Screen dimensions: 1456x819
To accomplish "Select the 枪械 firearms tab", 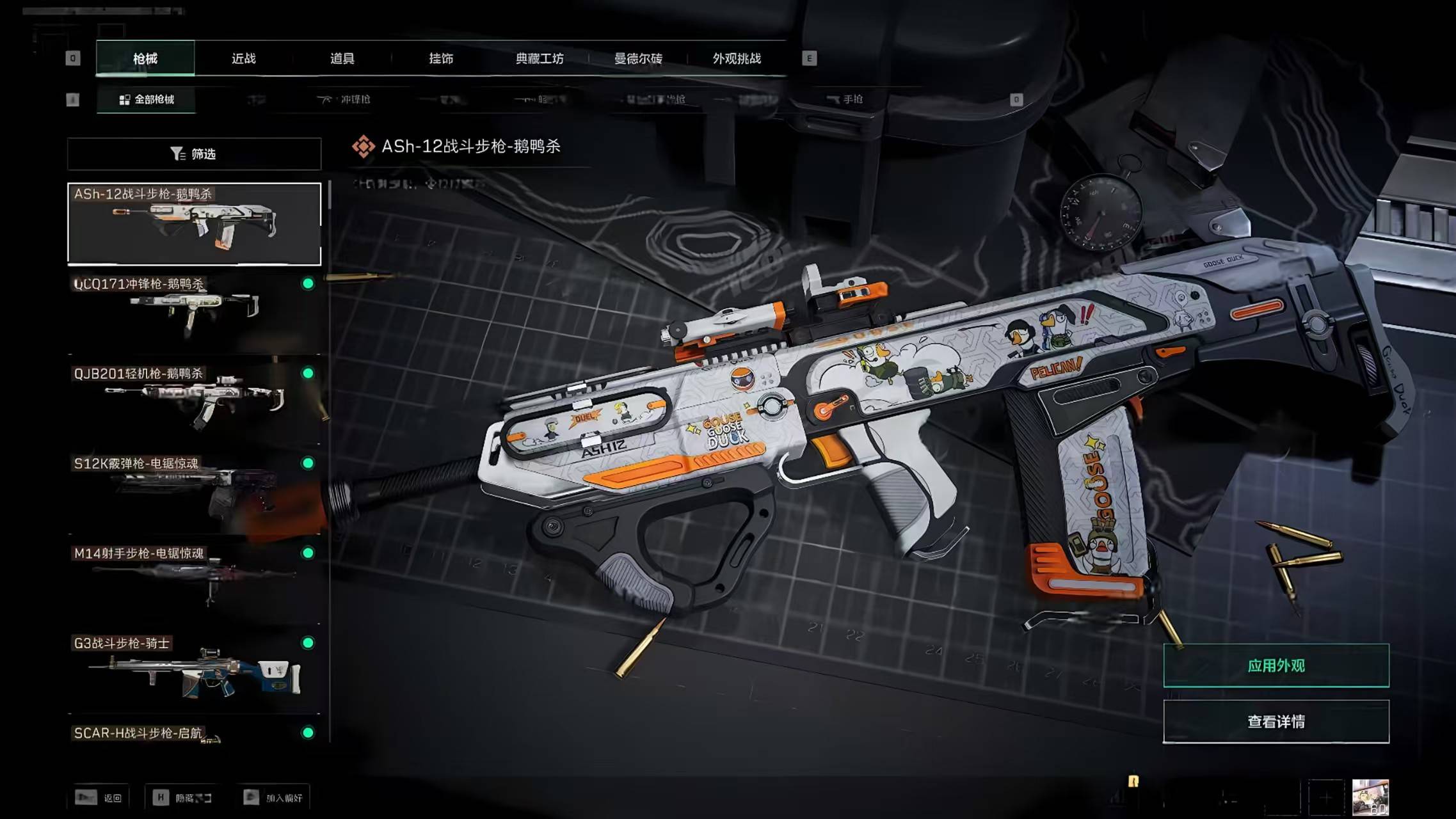I will [x=145, y=59].
